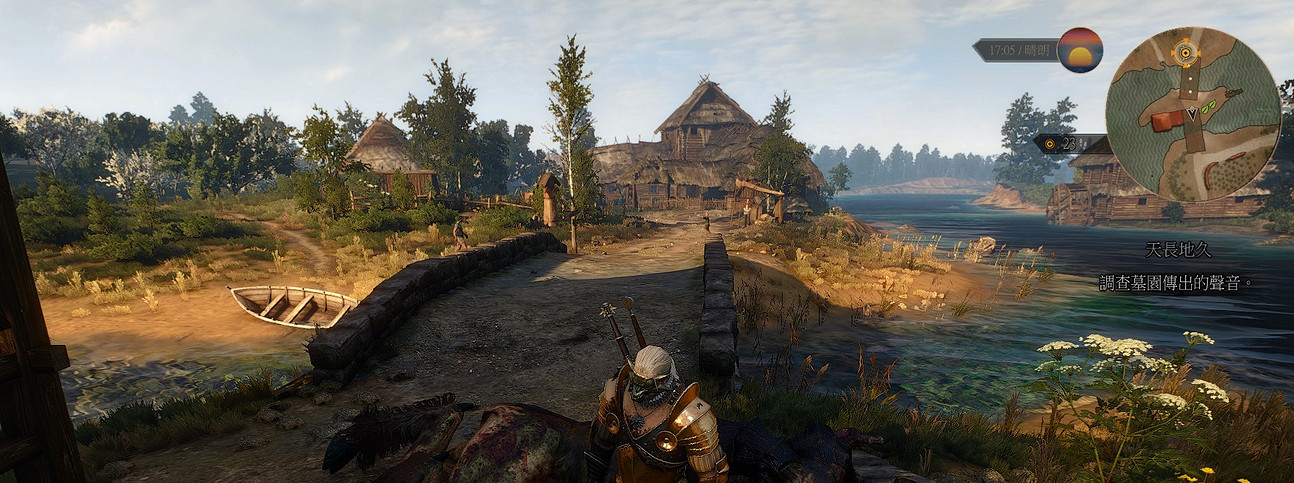Image resolution: width=1294 pixels, height=483 pixels.
Task: Click the objective 調查墓園傳出的聲音
Action: 1173,283
